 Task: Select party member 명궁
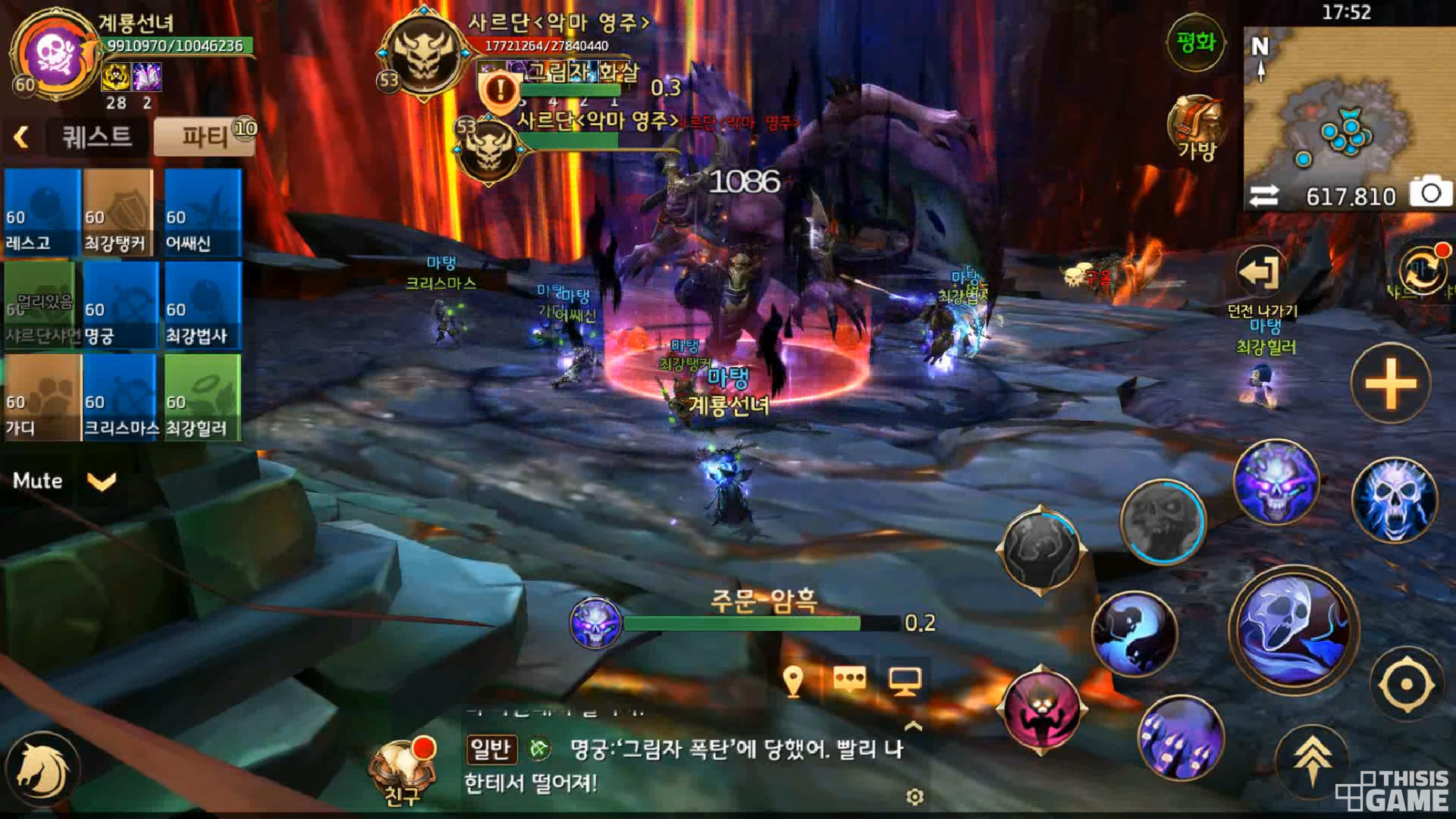click(x=120, y=306)
